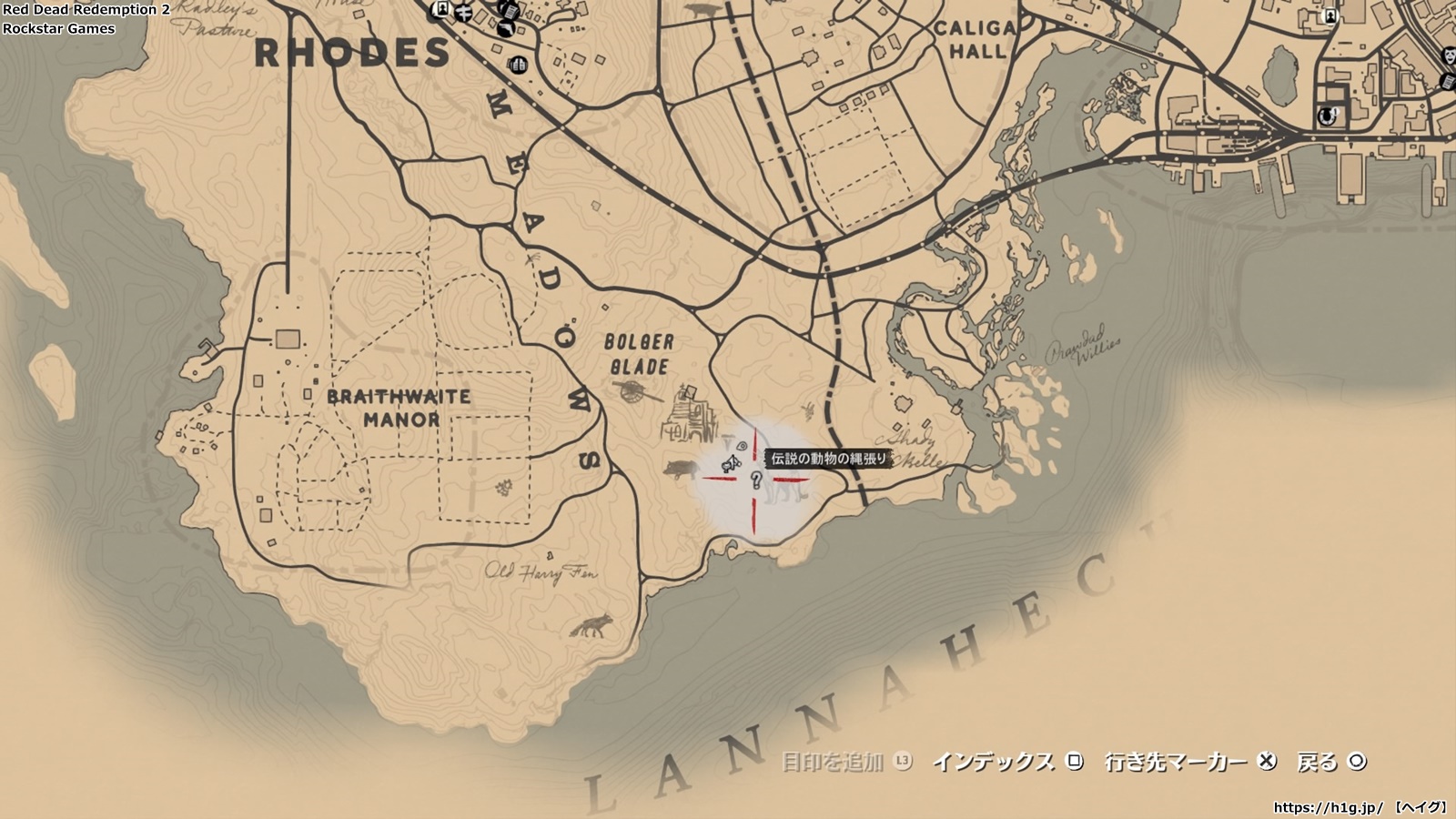Select the signpost marker in Rhodes
1456x819 pixels.
pyautogui.click(x=464, y=11)
